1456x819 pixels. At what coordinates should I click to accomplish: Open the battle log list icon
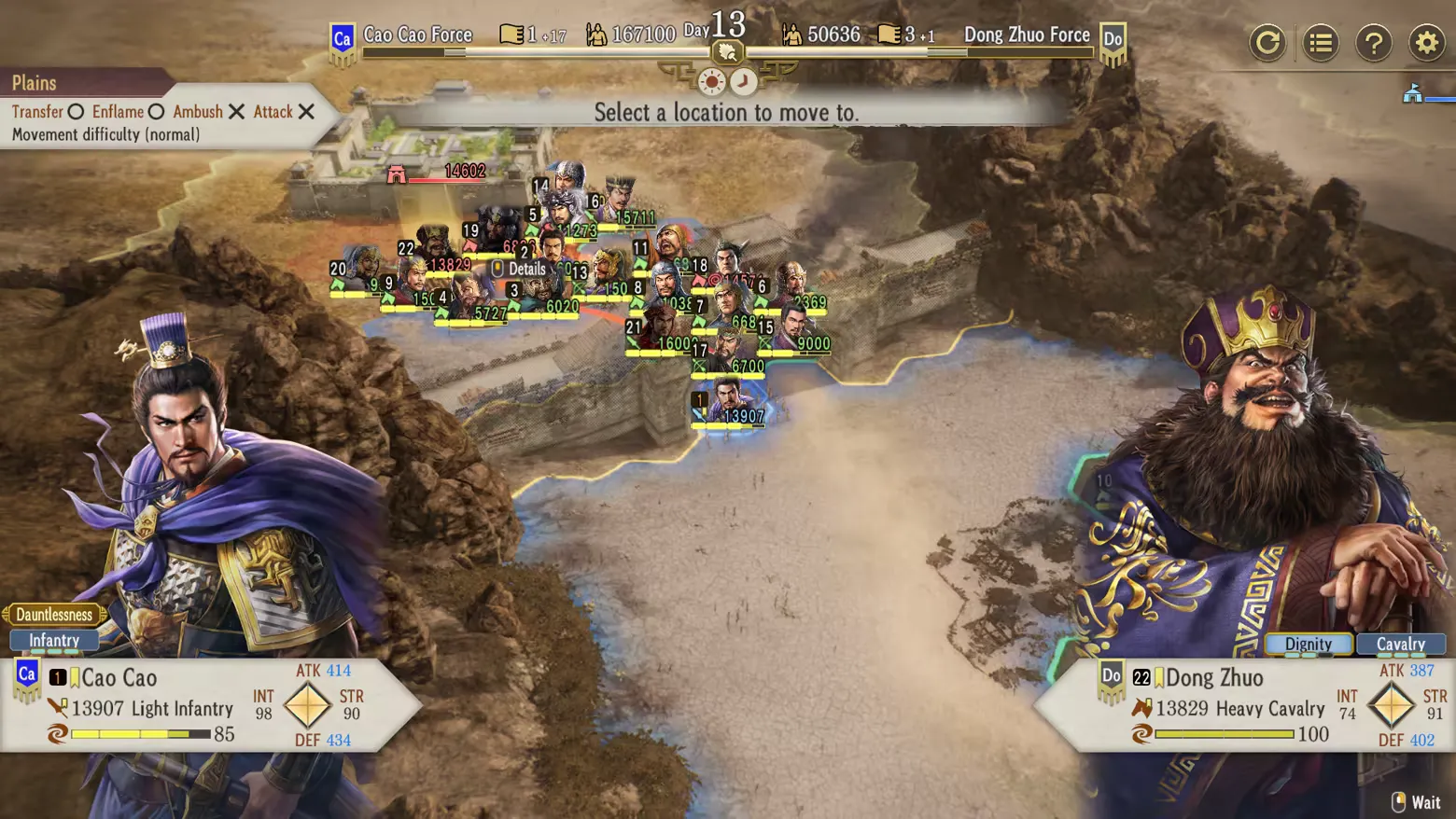(x=1321, y=42)
